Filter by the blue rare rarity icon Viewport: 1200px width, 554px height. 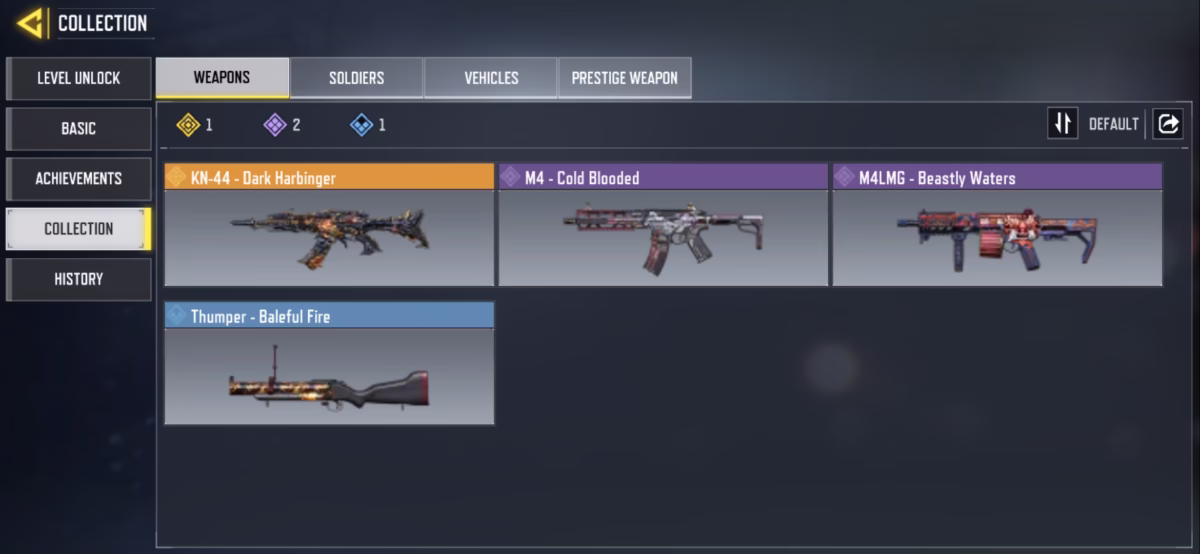[362, 125]
